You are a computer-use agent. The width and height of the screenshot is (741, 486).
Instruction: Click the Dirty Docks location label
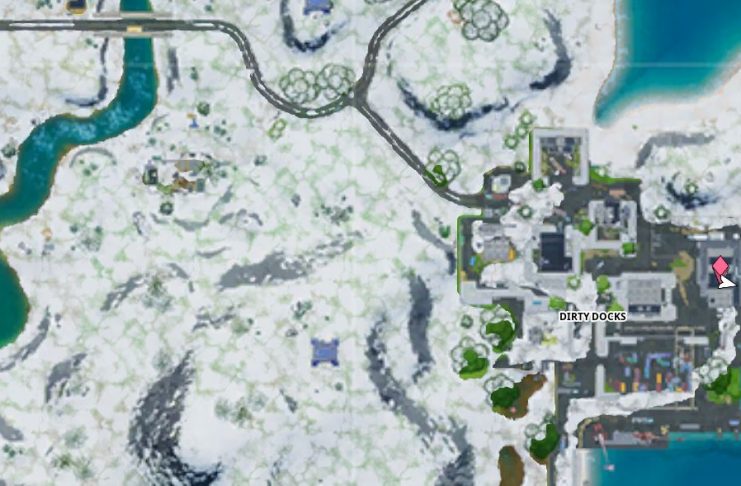(592, 316)
